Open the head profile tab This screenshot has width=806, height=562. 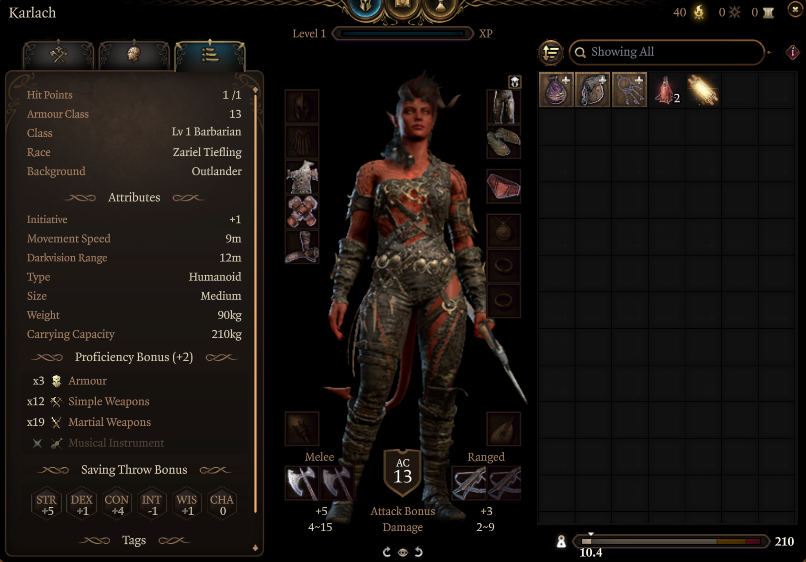pos(133,56)
